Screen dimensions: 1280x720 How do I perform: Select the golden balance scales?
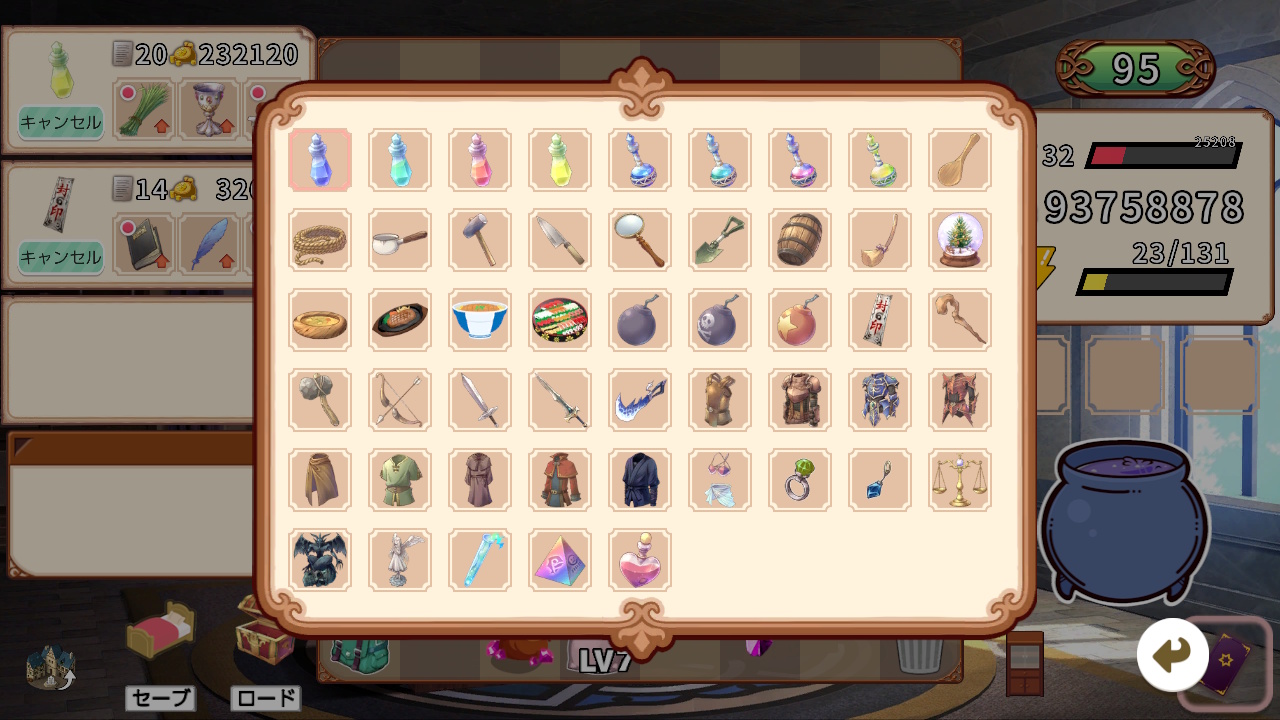(x=960, y=480)
